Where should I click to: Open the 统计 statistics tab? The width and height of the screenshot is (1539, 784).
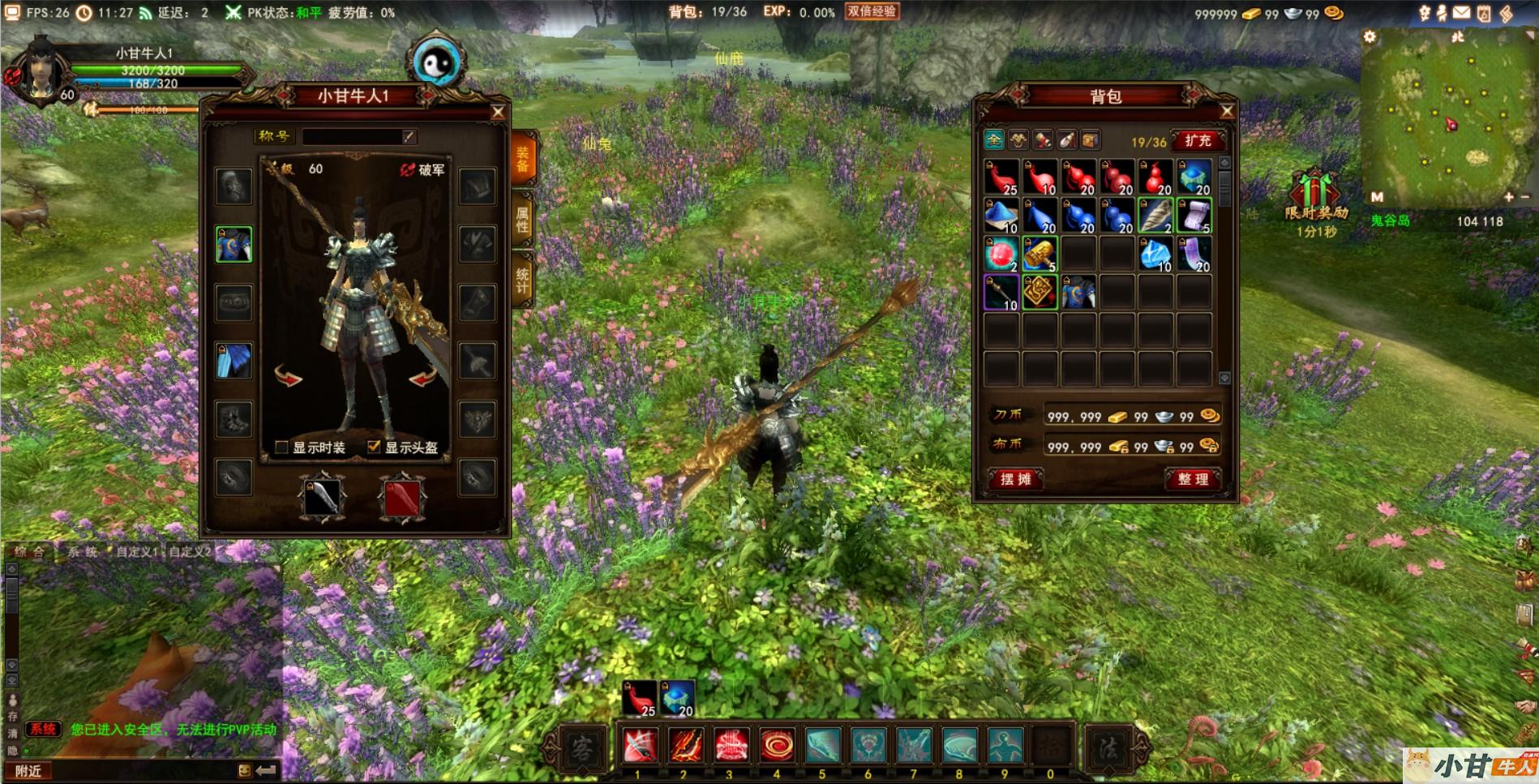(x=523, y=281)
